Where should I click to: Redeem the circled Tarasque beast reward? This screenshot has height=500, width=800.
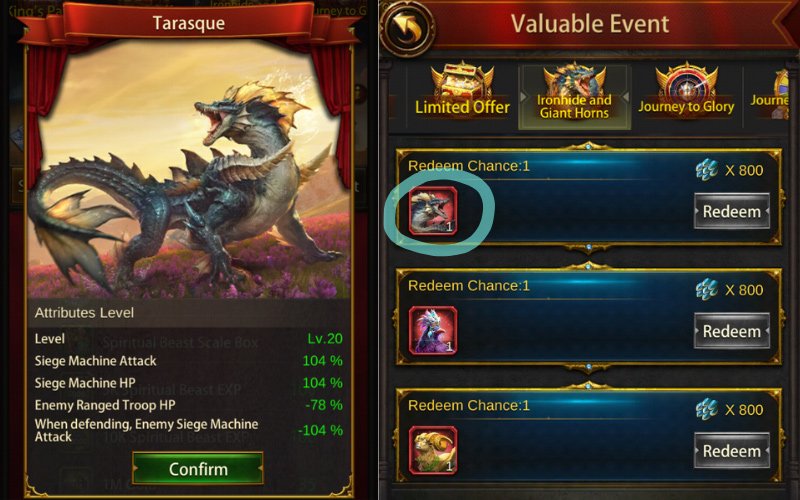(731, 211)
